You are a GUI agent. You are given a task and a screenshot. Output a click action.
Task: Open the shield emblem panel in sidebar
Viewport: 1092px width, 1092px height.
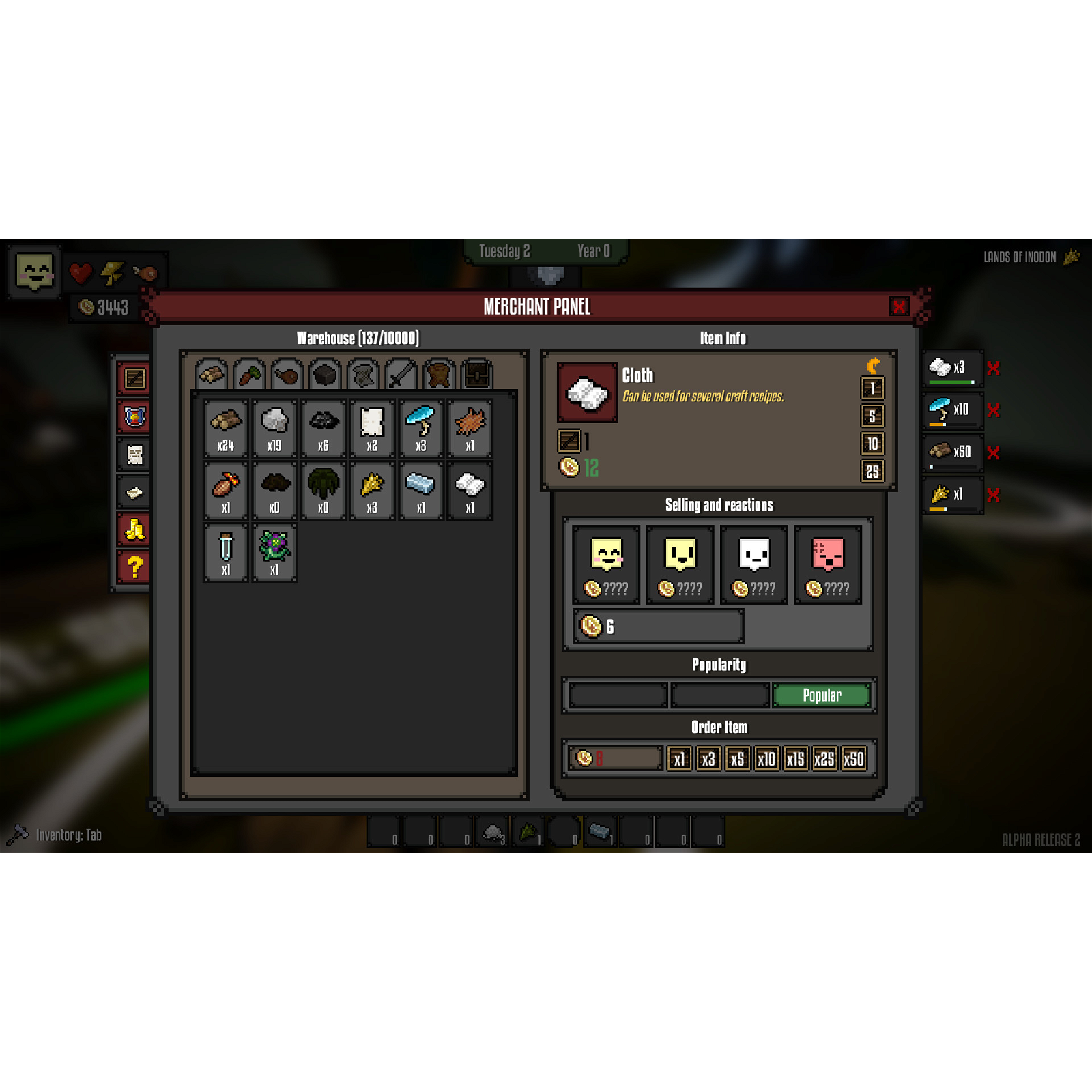tap(133, 417)
